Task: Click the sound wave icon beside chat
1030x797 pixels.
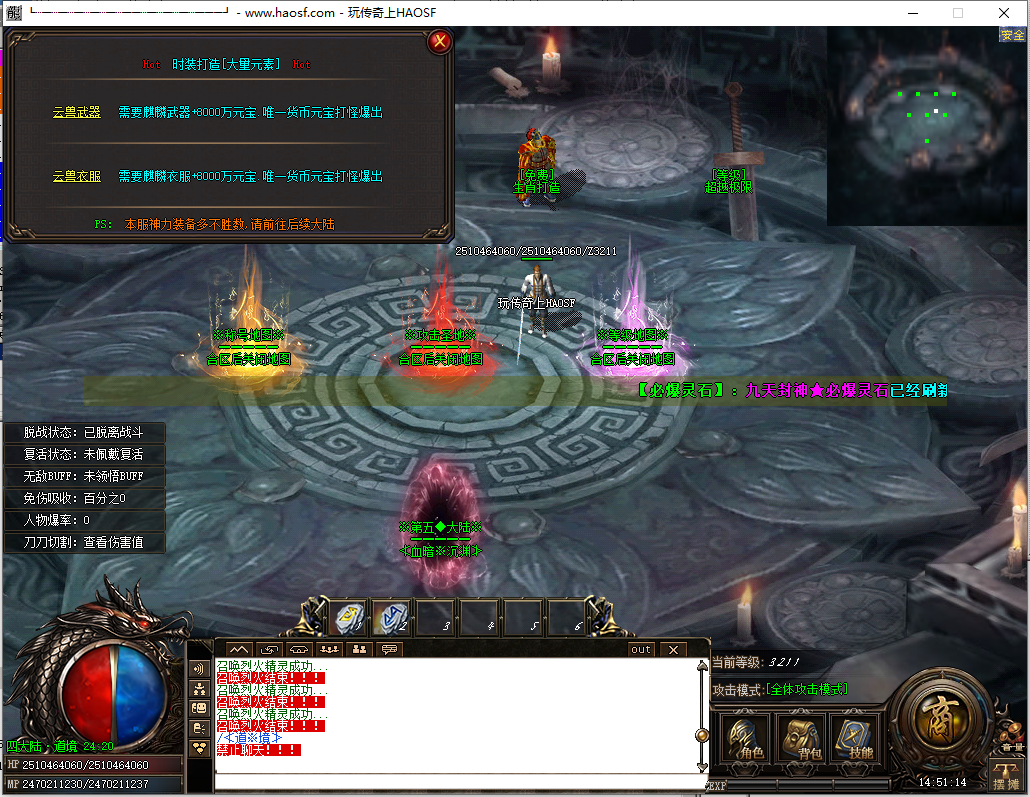Action: [199, 668]
